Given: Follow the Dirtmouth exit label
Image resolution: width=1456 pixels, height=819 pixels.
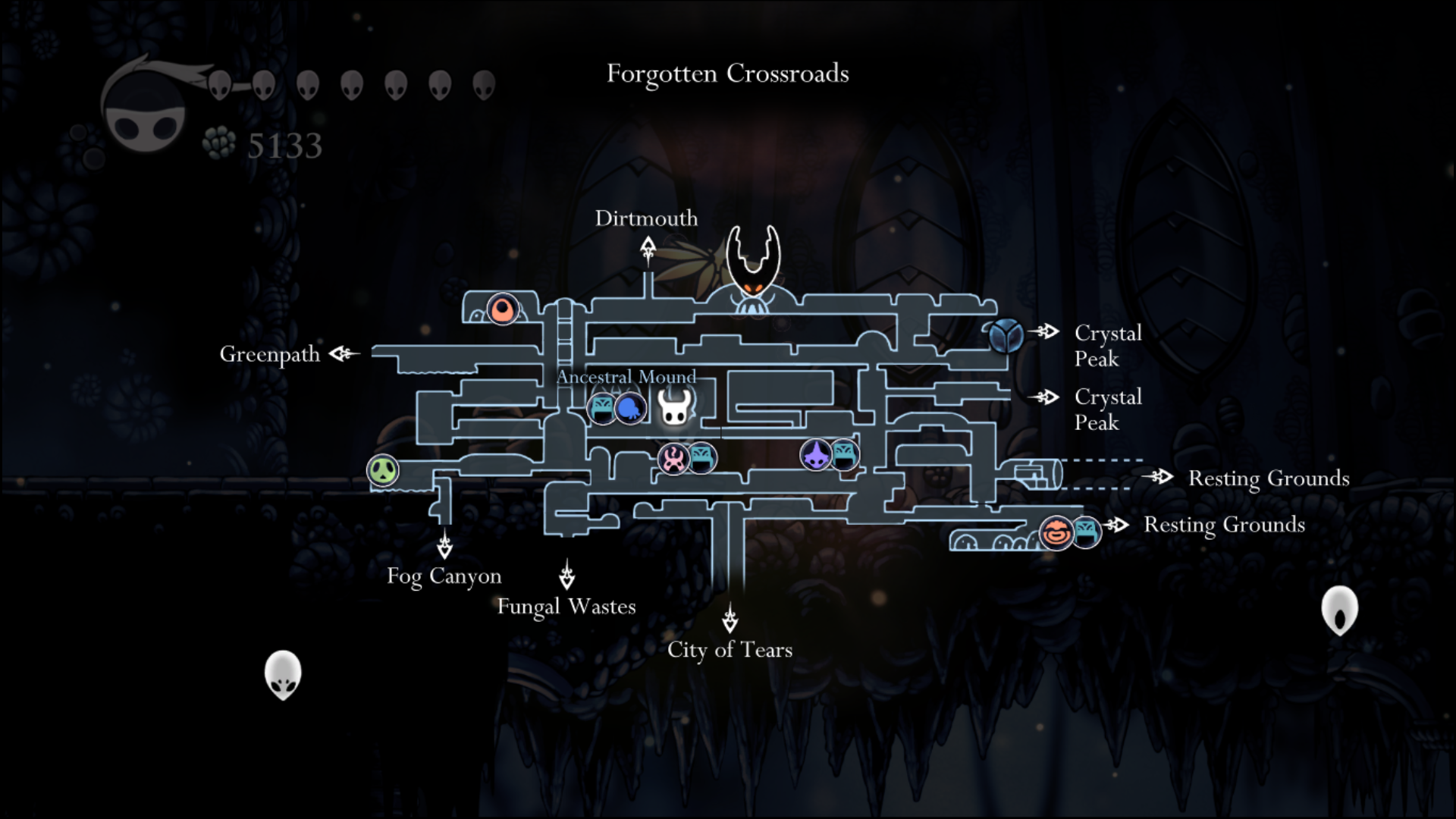Looking at the screenshot, I should click(x=646, y=218).
